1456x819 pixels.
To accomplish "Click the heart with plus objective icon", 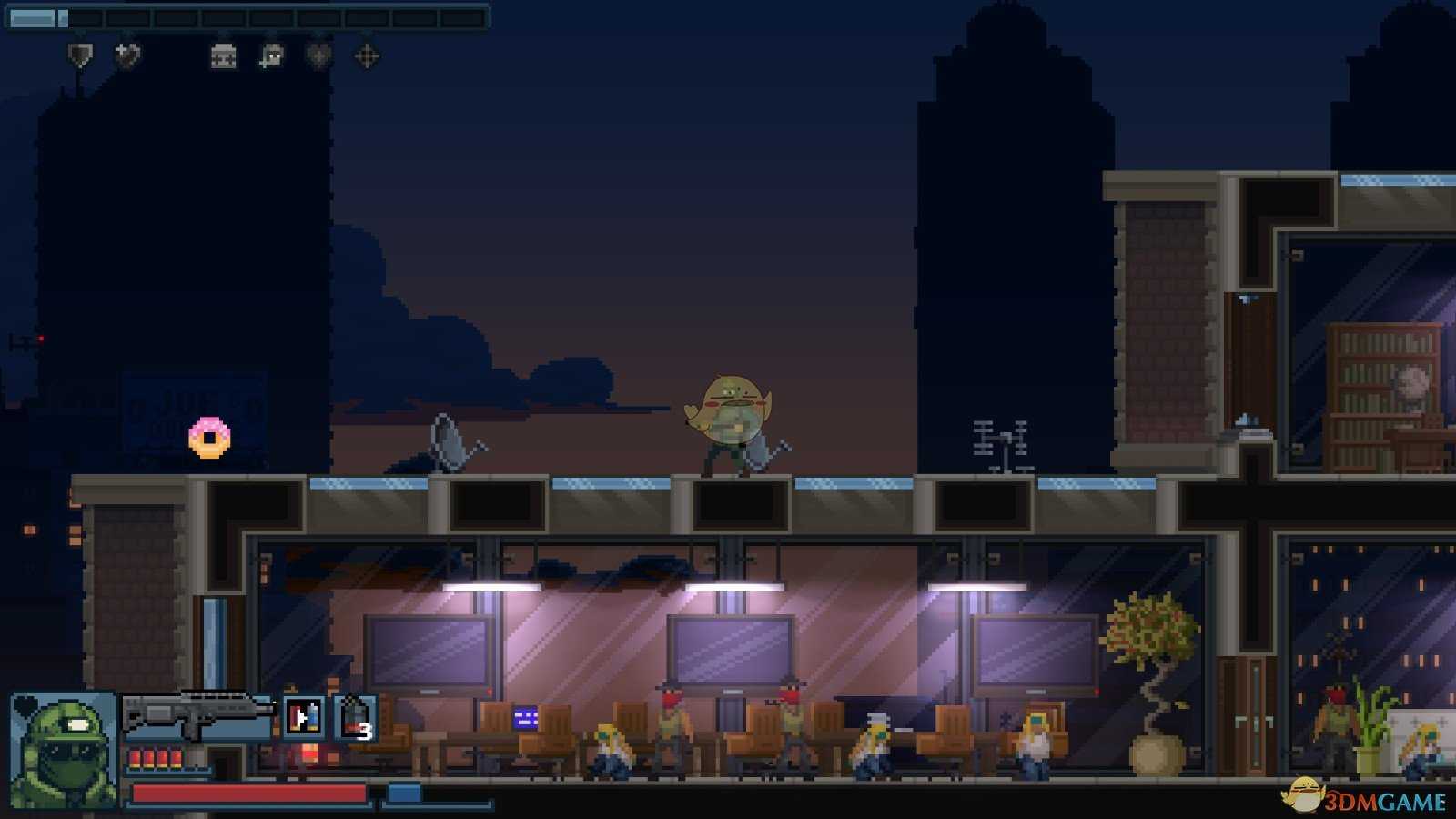I will point(127,56).
